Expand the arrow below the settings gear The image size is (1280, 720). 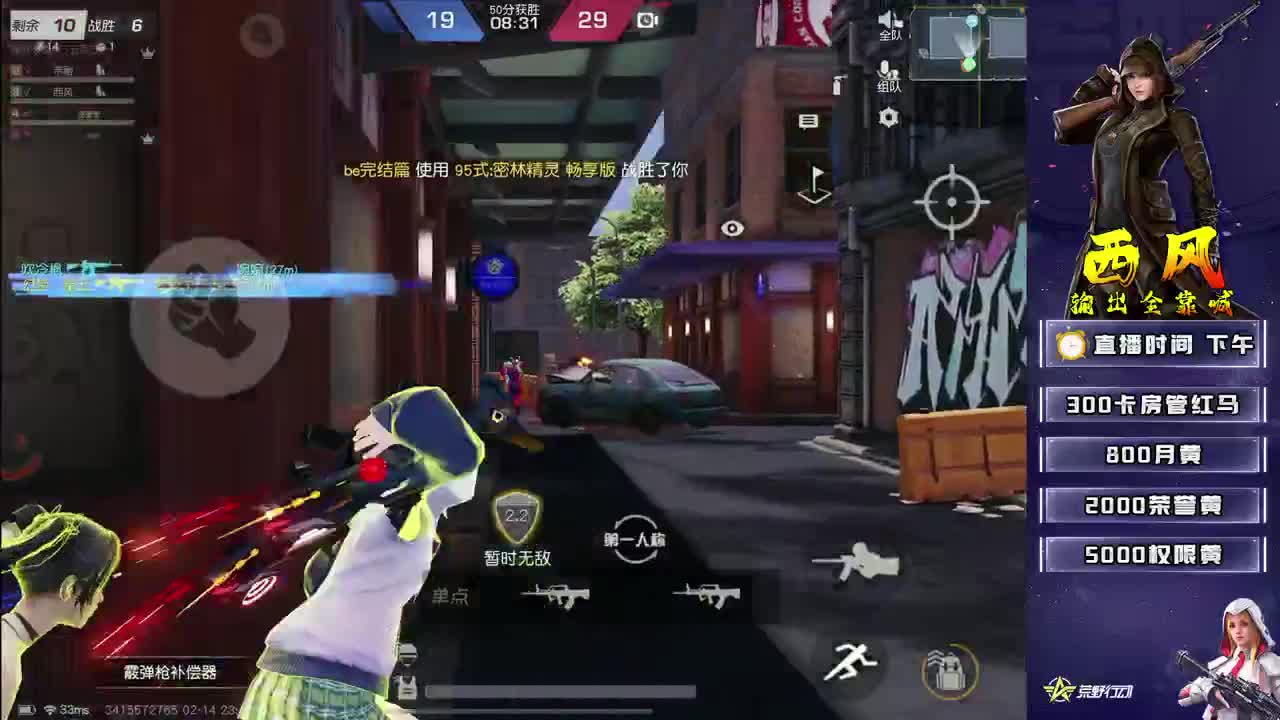click(815, 183)
